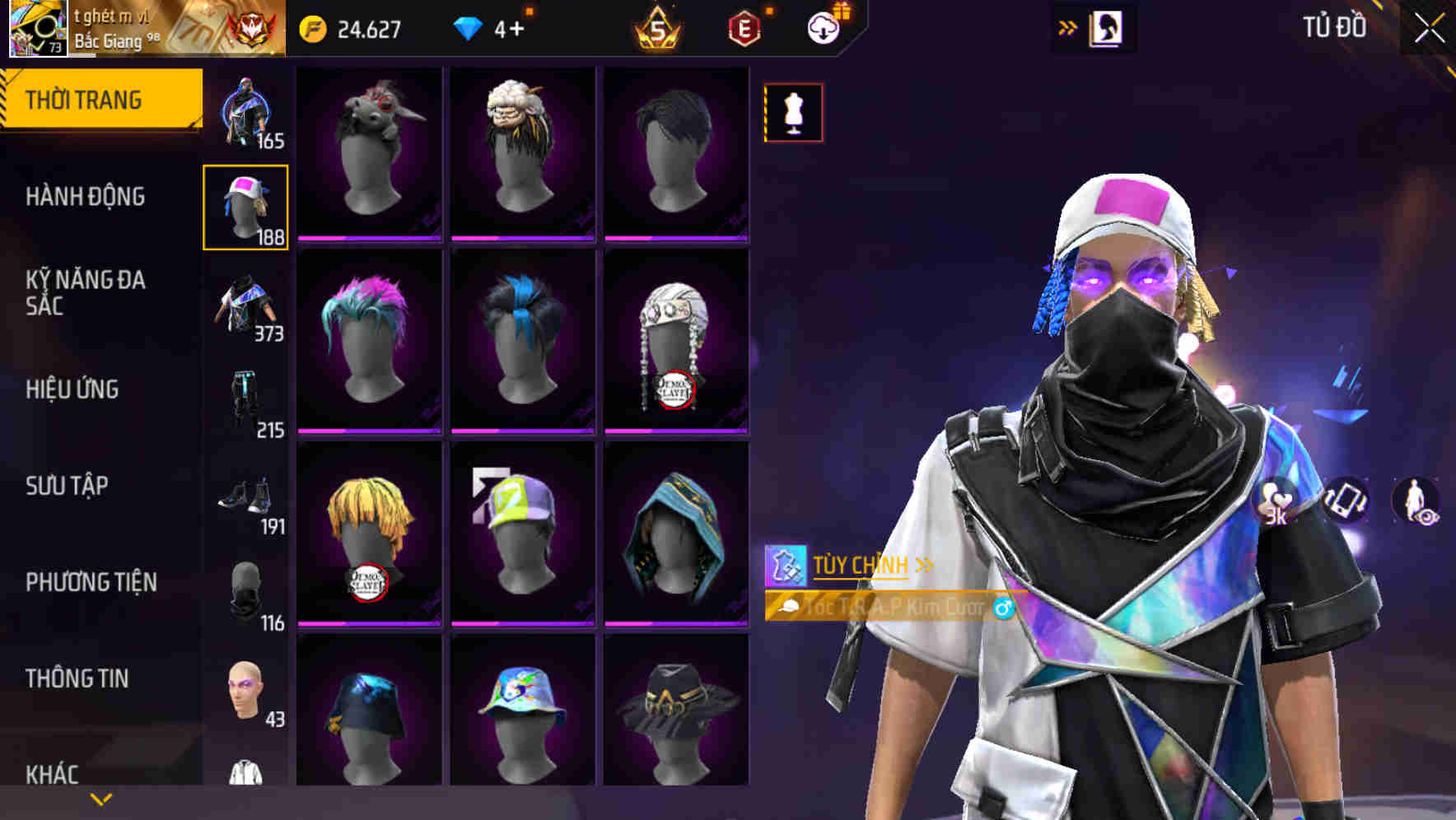The width and height of the screenshot is (1456, 820).
Task: Switch to the shoes category with 191 items
Action: [245, 502]
